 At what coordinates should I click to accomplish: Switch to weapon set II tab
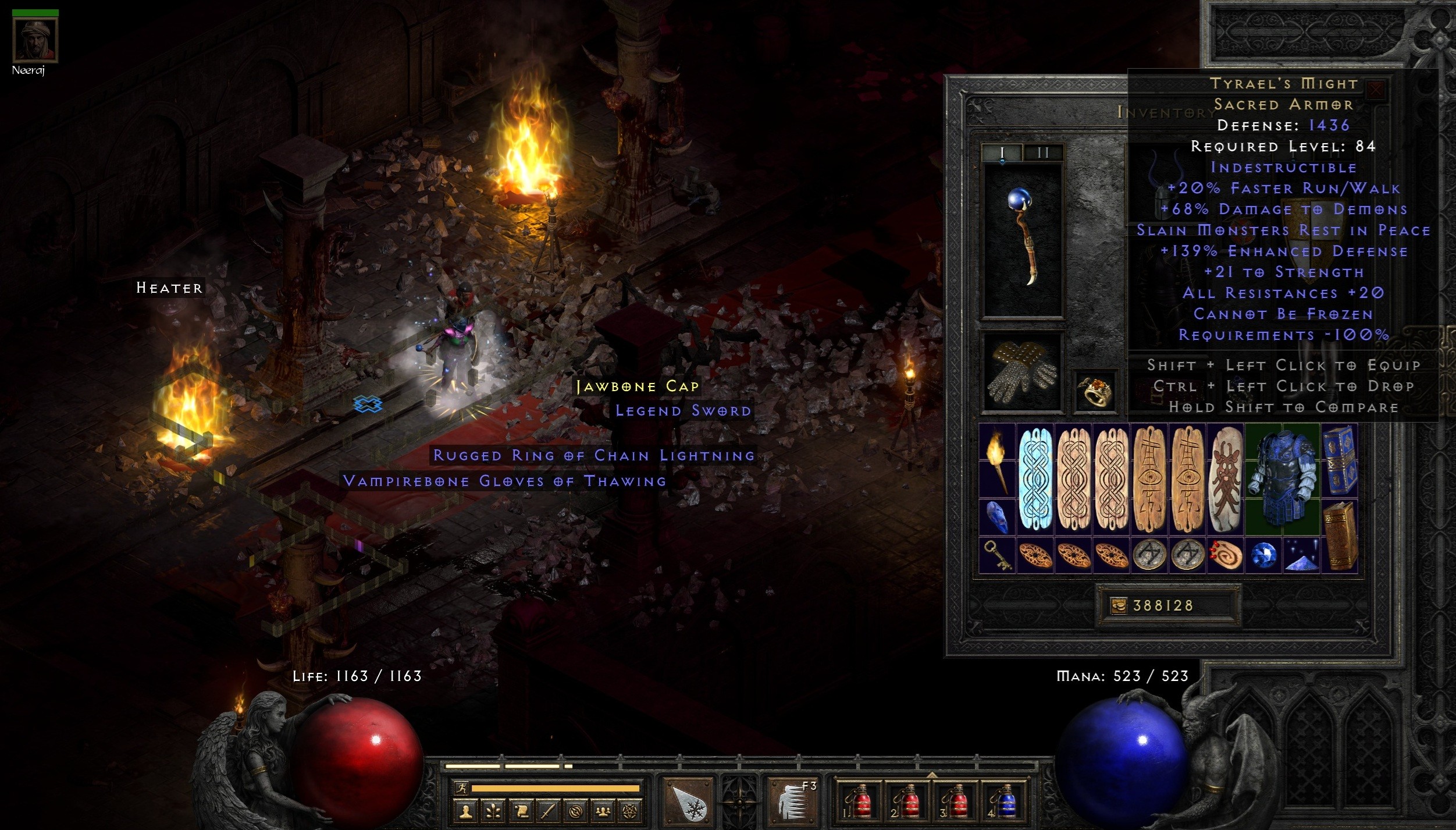coord(1043,153)
